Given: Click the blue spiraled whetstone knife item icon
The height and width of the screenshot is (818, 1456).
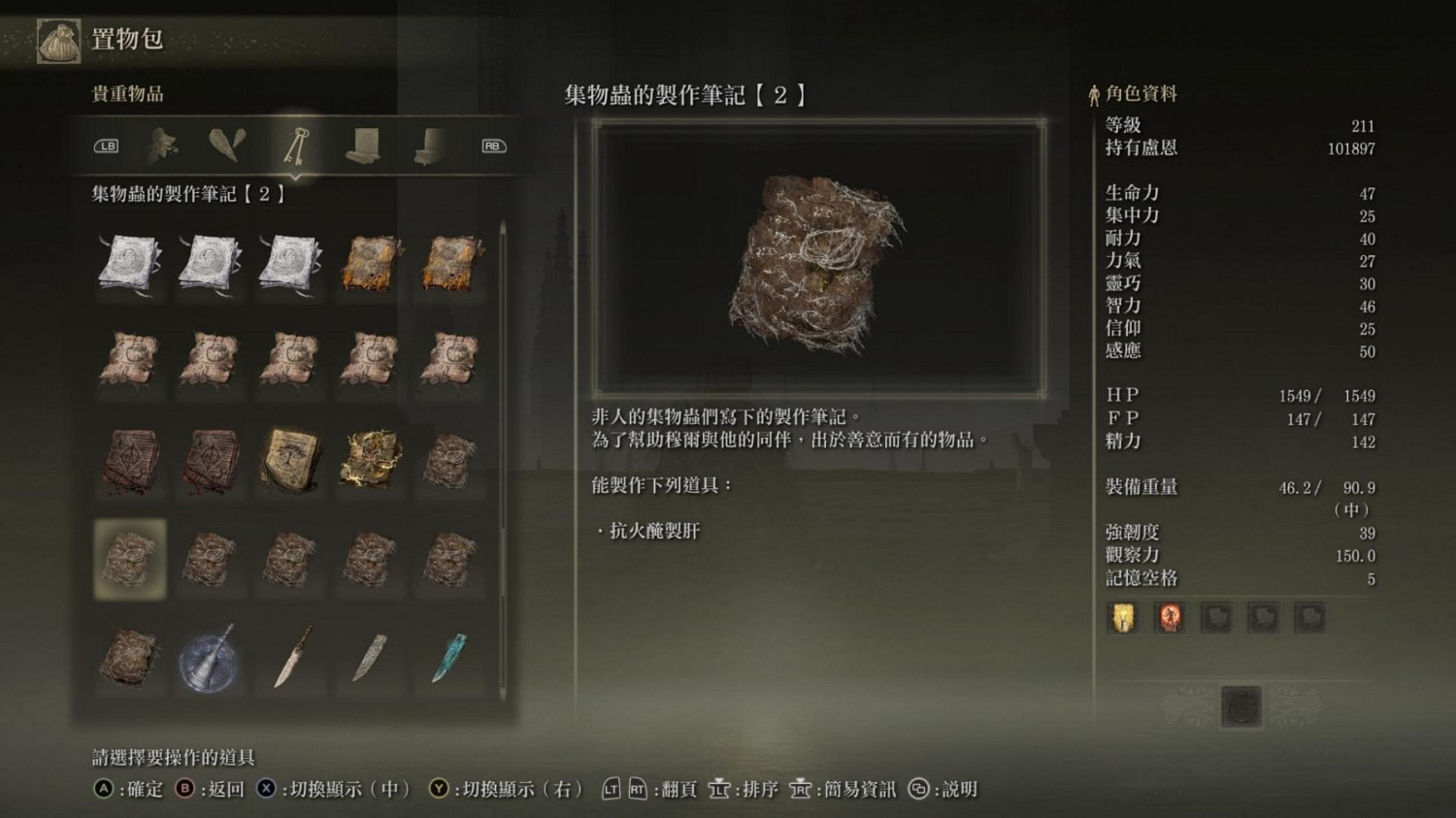Looking at the screenshot, I should [x=210, y=660].
